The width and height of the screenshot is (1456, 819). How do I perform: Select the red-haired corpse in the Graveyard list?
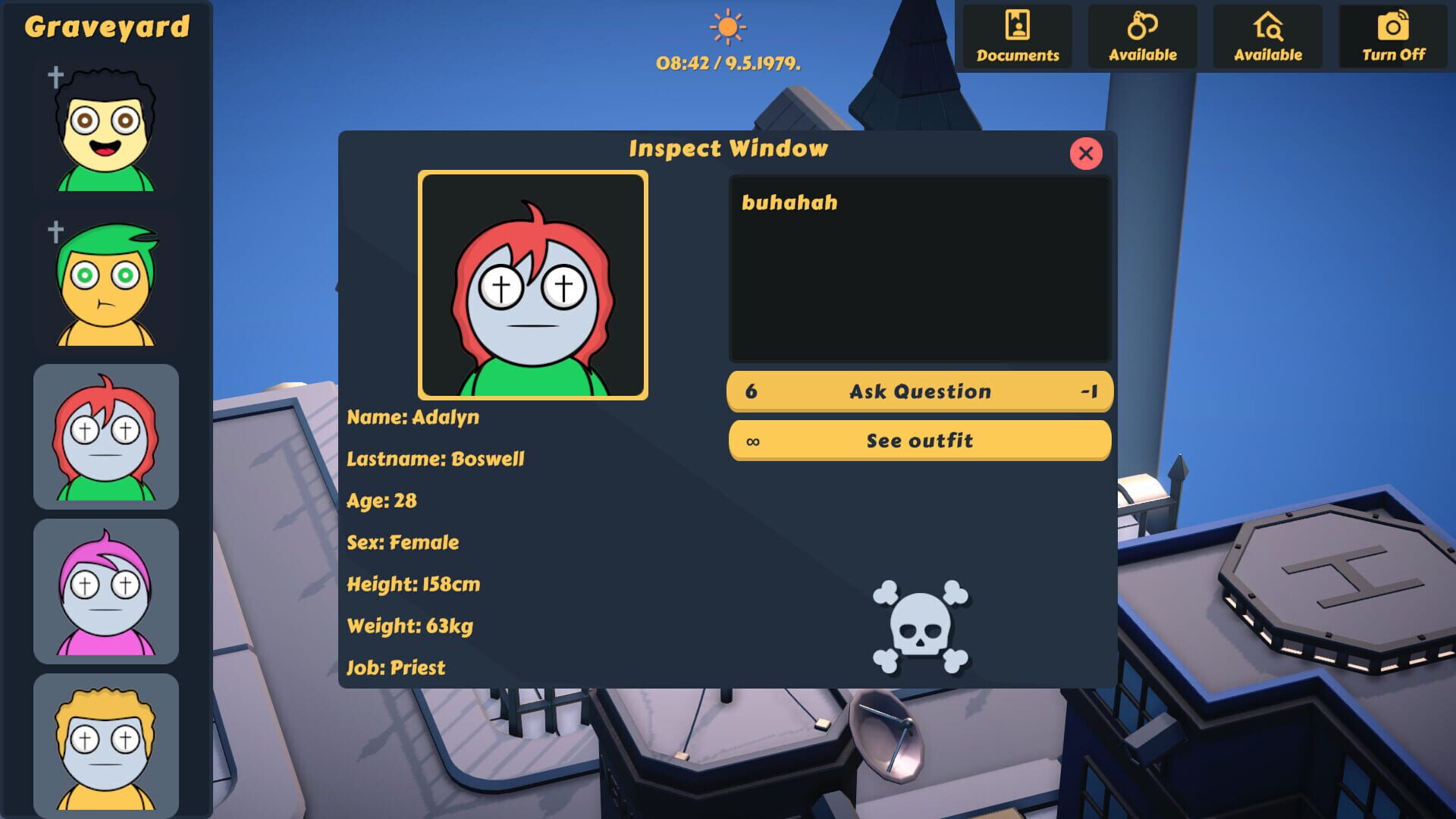point(105,436)
